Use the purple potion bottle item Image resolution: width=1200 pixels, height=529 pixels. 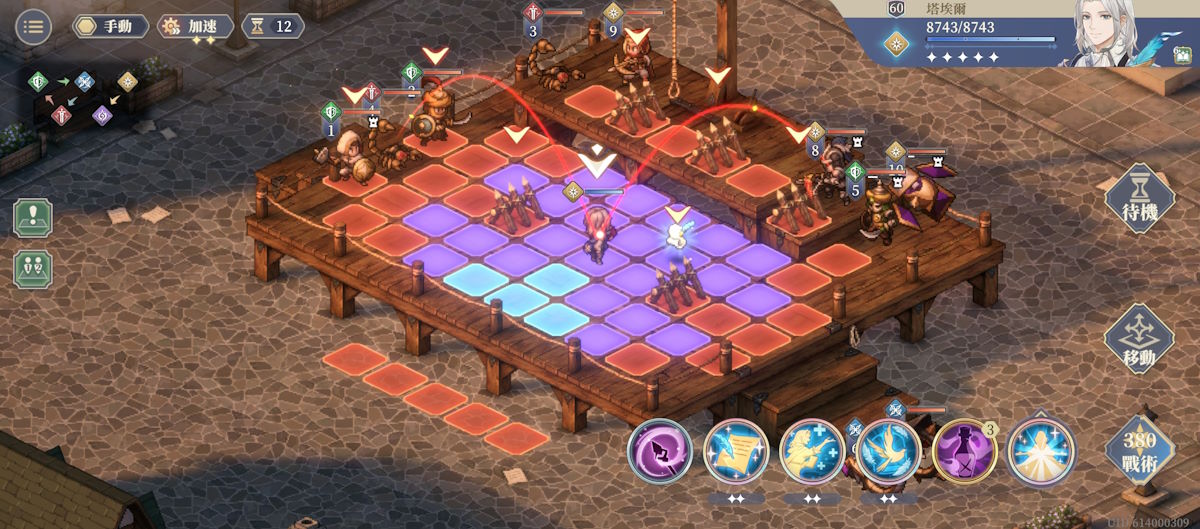tap(964, 451)
